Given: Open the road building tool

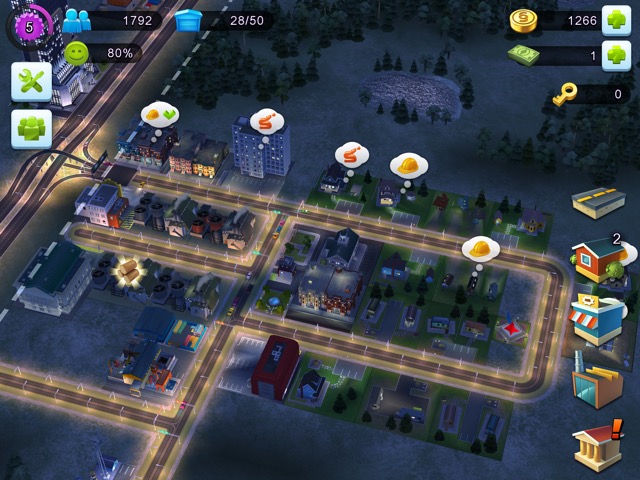Looking at the screenshot, I should [x=598, y=201].
